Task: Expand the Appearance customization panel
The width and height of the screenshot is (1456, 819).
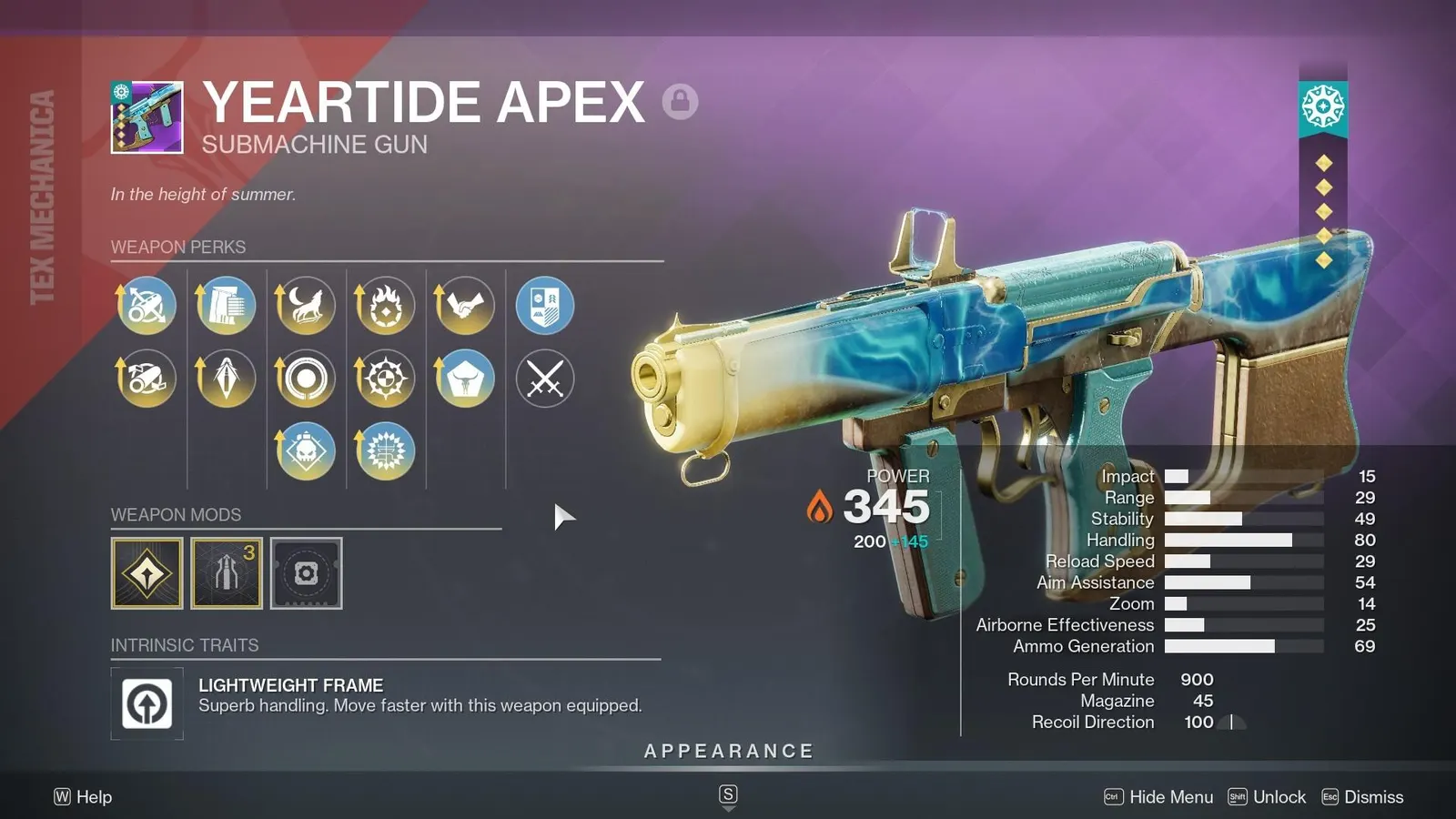Action: click(727, 751)
